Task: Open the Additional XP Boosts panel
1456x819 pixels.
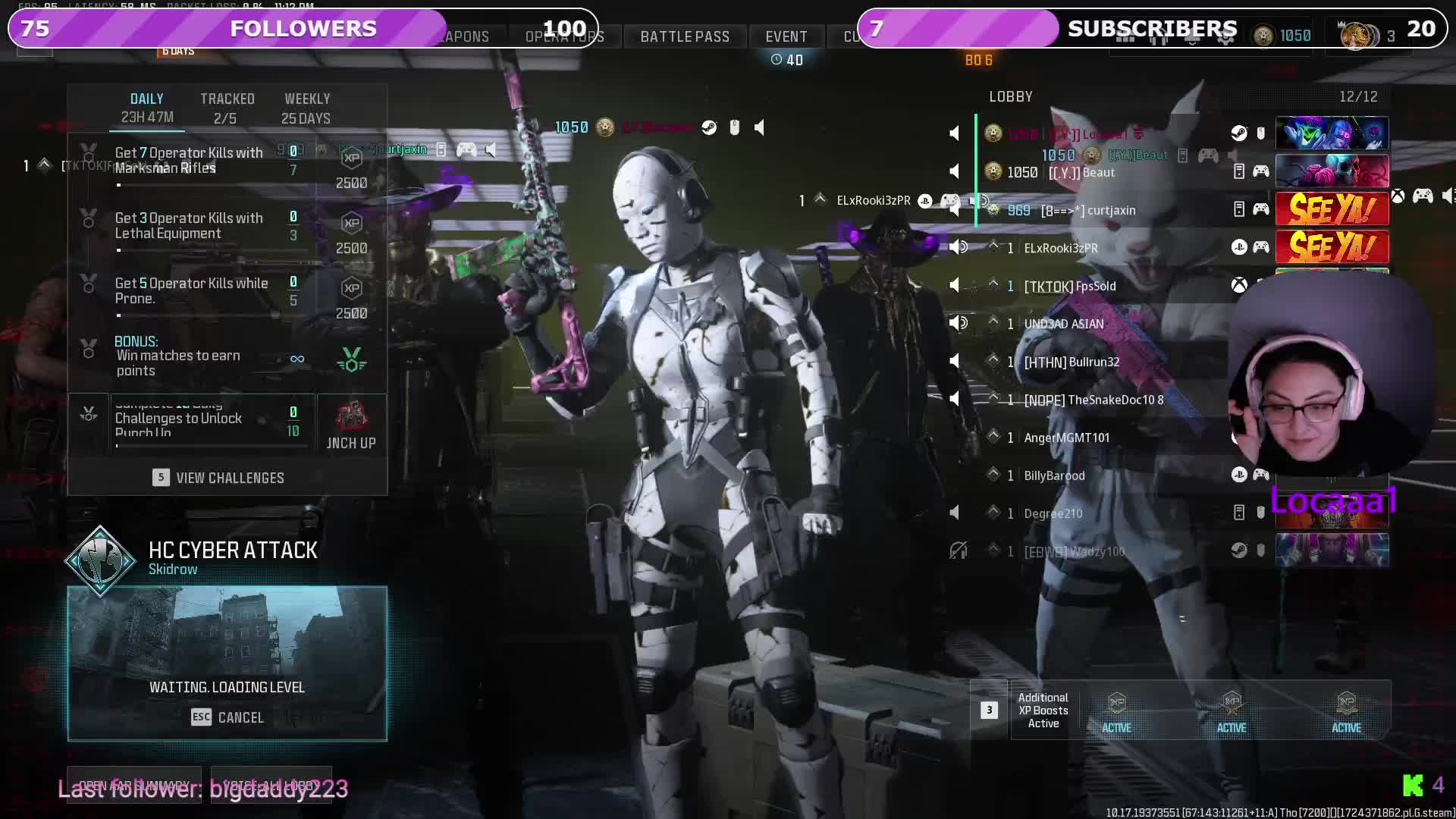Action: tap(1043, 711)
